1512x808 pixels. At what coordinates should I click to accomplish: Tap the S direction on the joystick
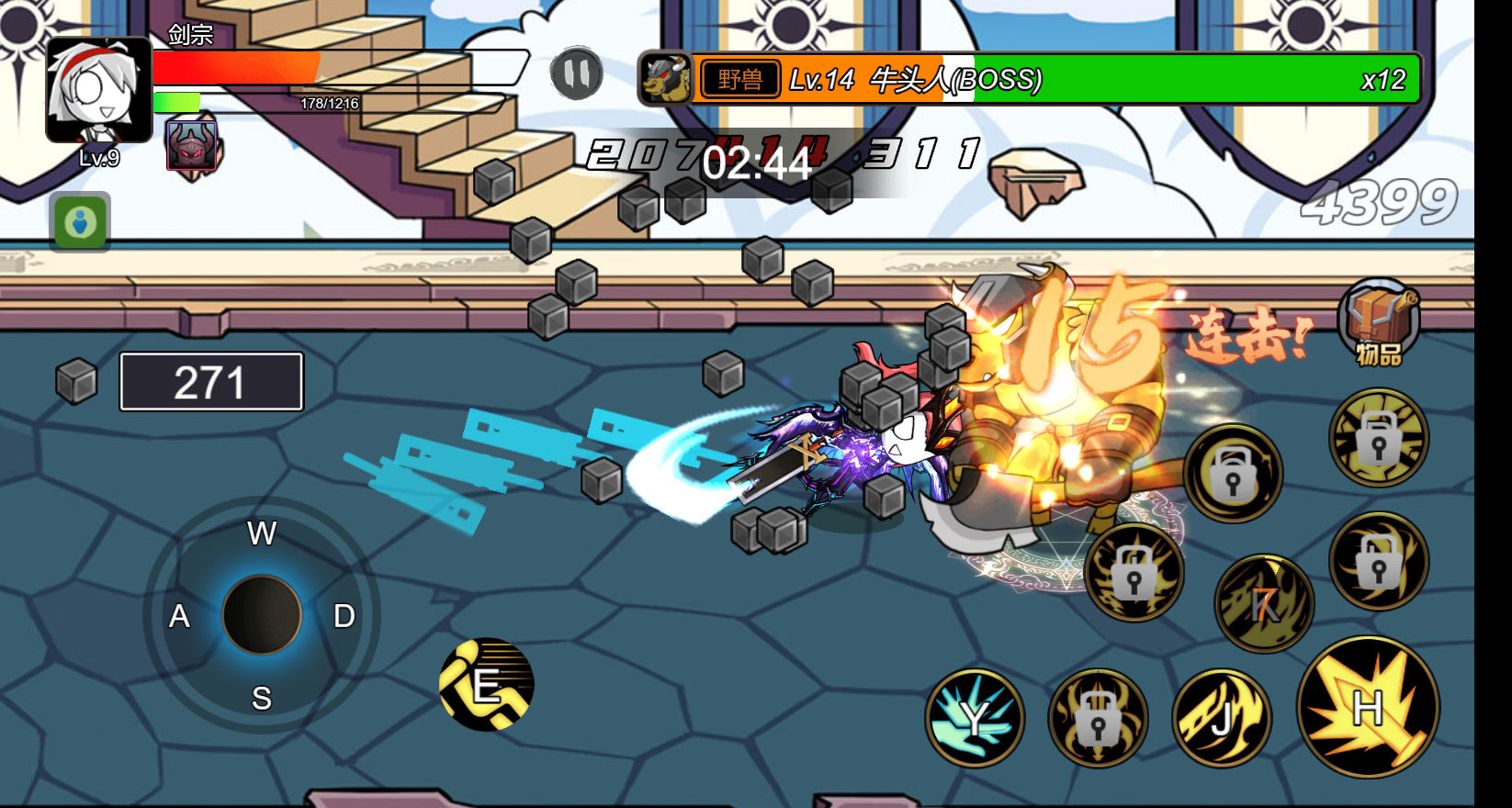click(x=262, y=699)
